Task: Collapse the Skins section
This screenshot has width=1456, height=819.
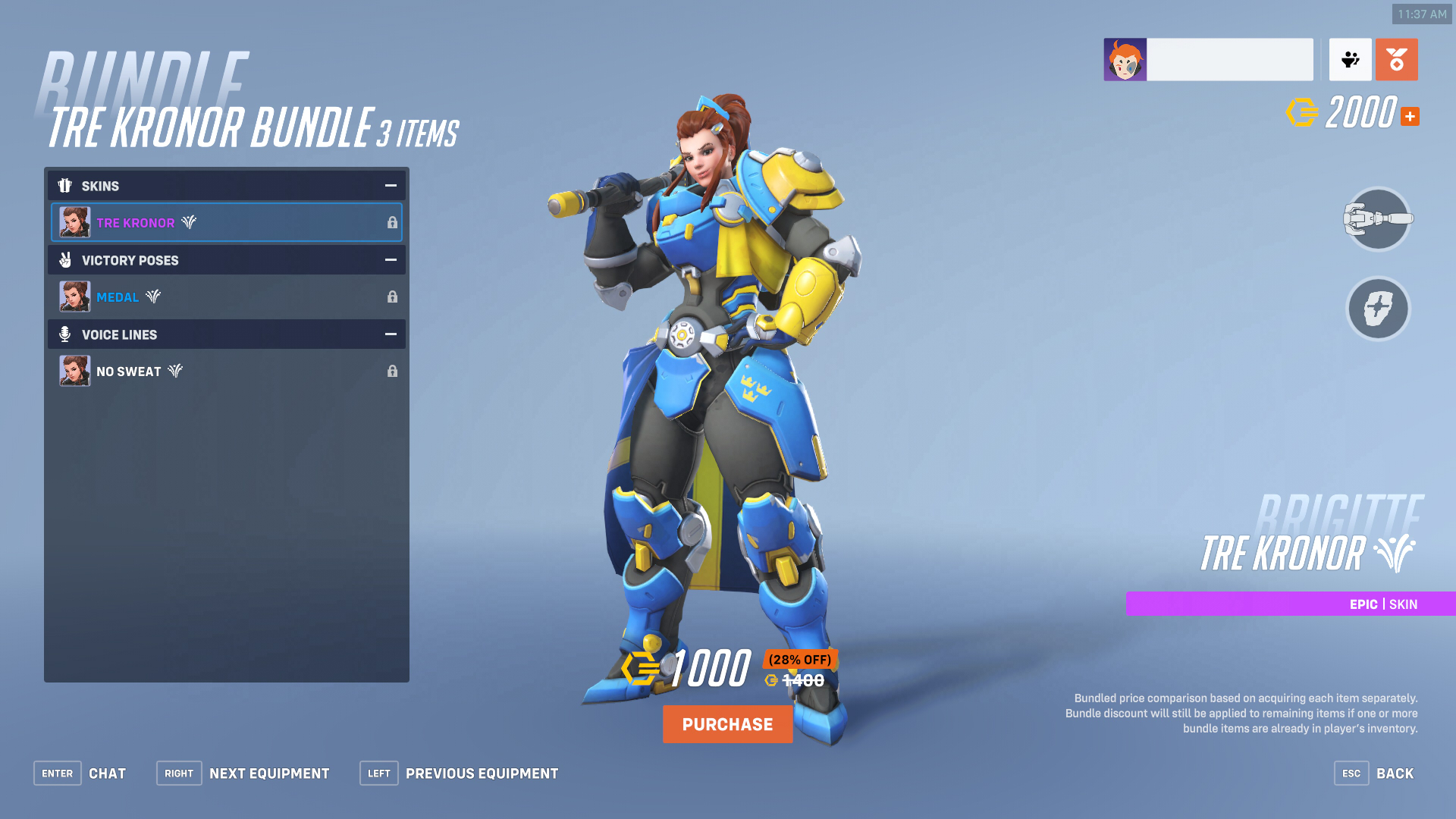Action: (390, 185)
